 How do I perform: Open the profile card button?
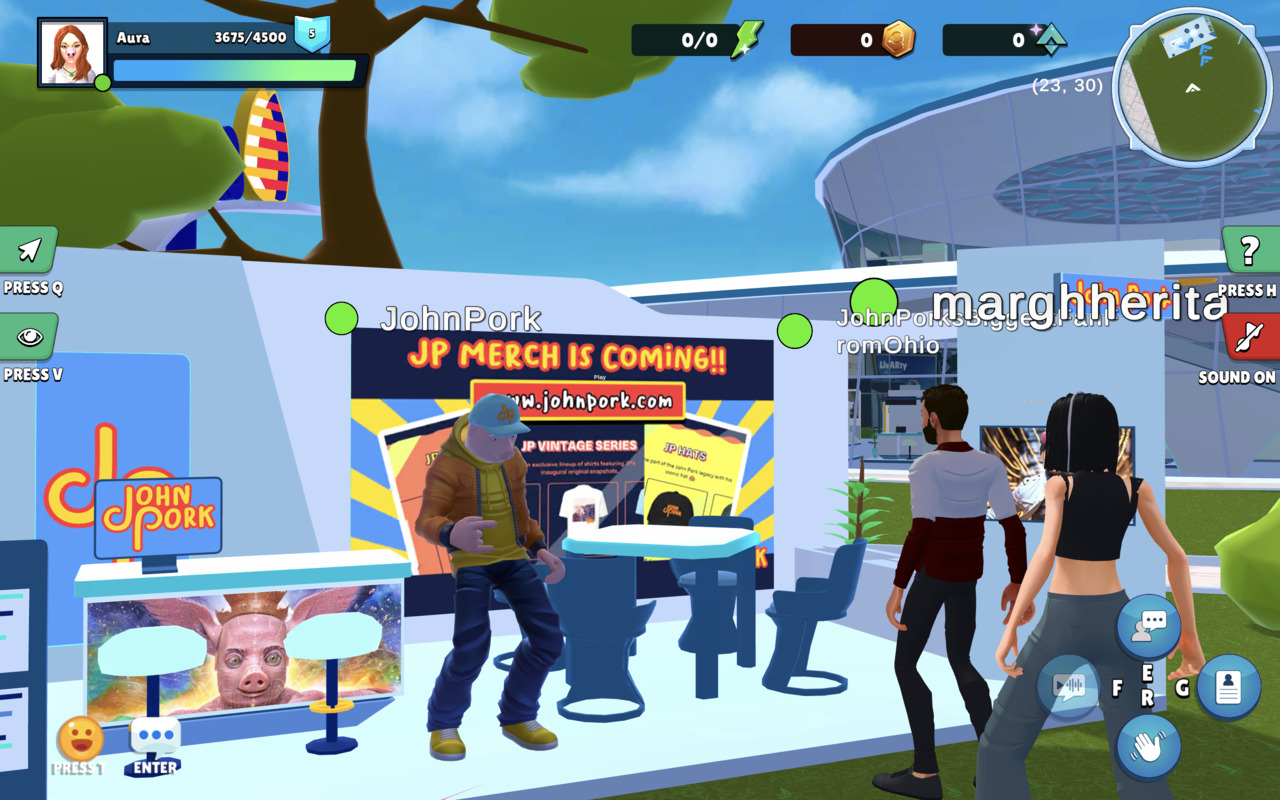pos(1227,687)
